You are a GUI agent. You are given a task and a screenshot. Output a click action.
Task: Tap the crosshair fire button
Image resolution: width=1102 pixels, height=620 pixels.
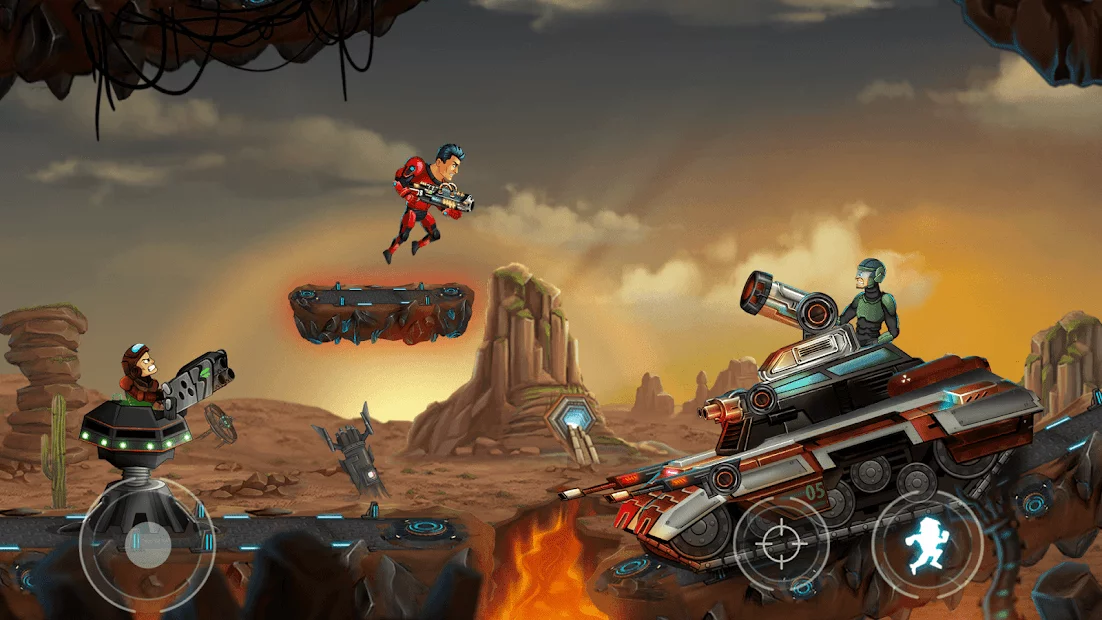pos(781,546)
